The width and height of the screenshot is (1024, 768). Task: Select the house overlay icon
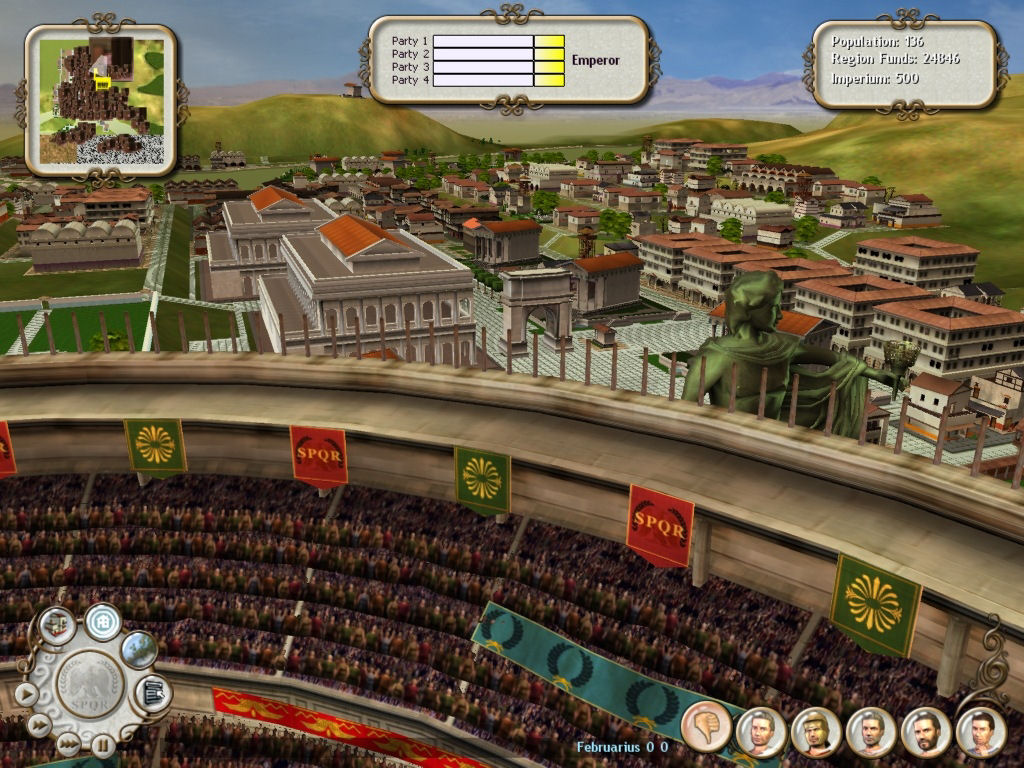pos(102,621)
